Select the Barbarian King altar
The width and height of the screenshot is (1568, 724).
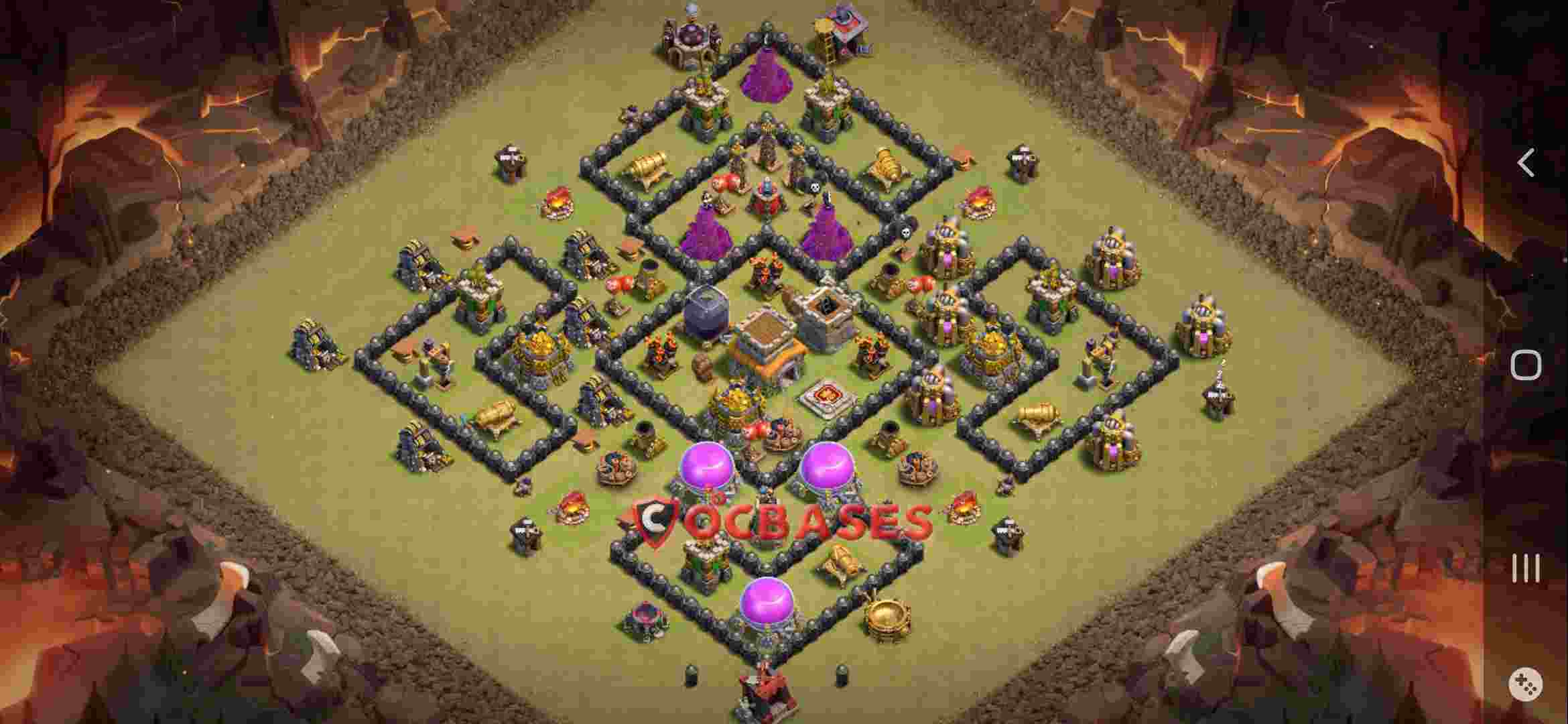[826, 397]
